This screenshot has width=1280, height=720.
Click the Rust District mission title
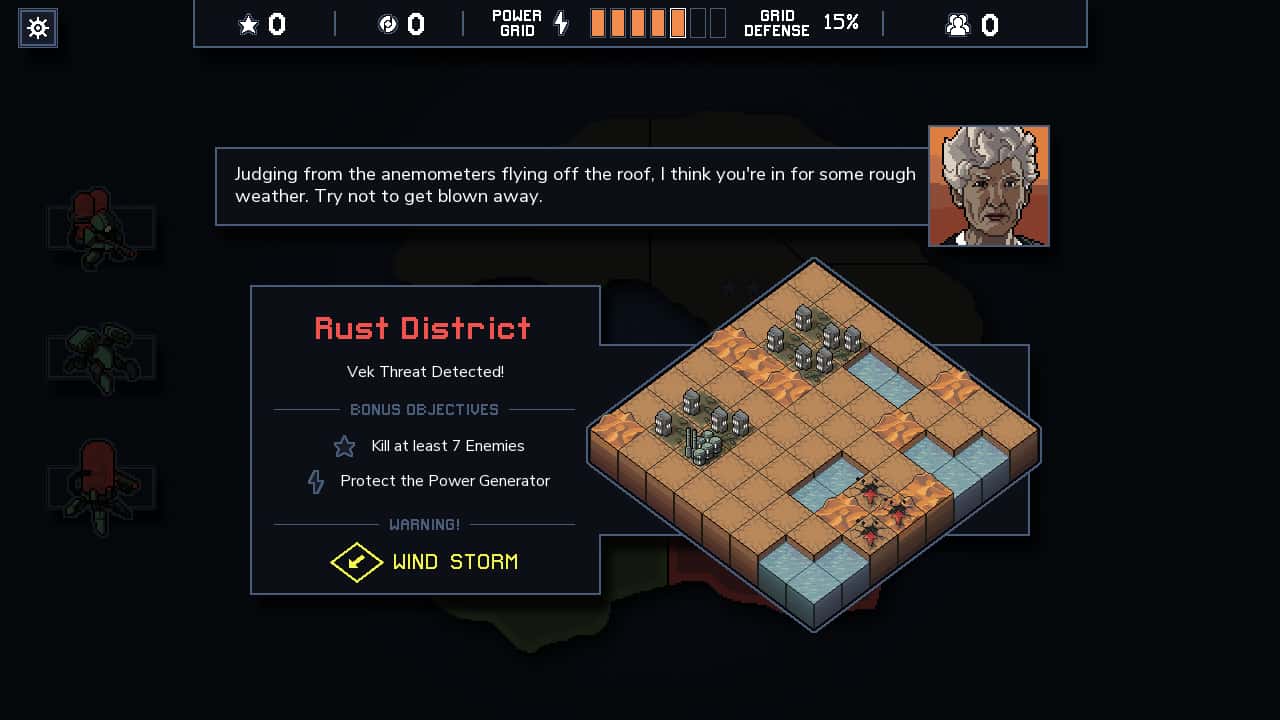coord(423,328)
